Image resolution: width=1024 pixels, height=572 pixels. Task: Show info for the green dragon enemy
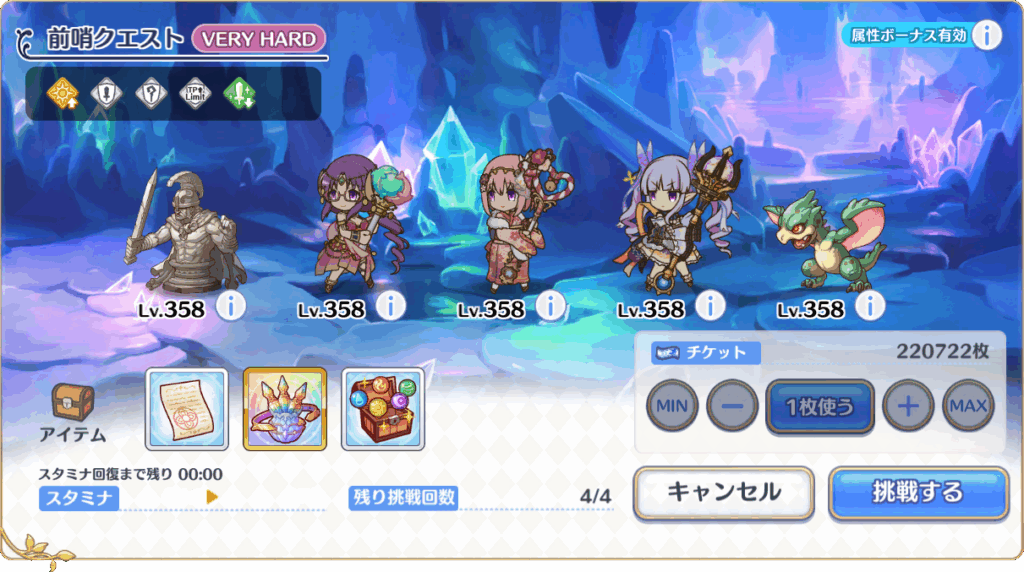871,306
